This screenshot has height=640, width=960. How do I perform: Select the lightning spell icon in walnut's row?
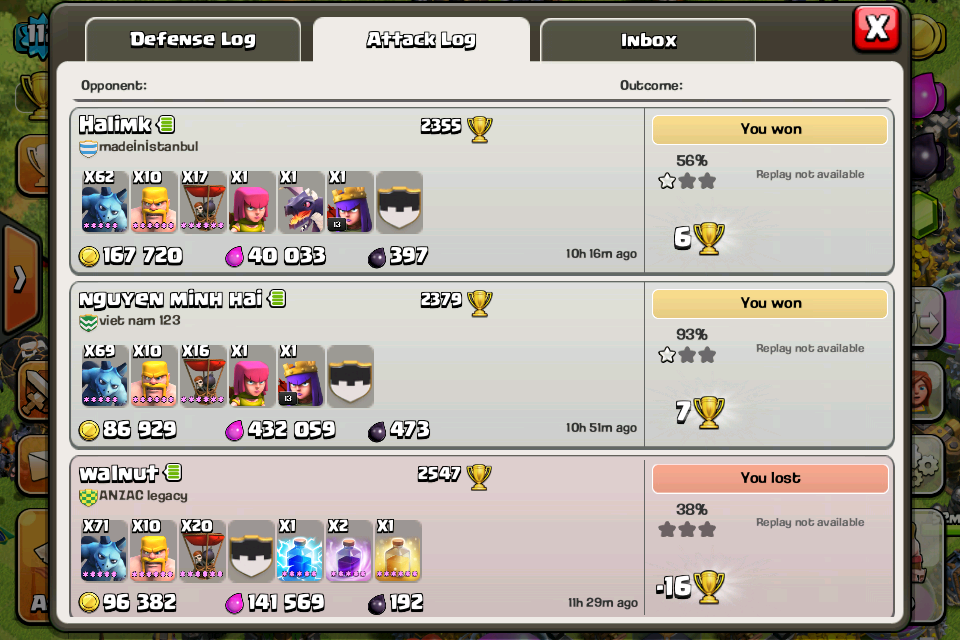click(301, 550)
